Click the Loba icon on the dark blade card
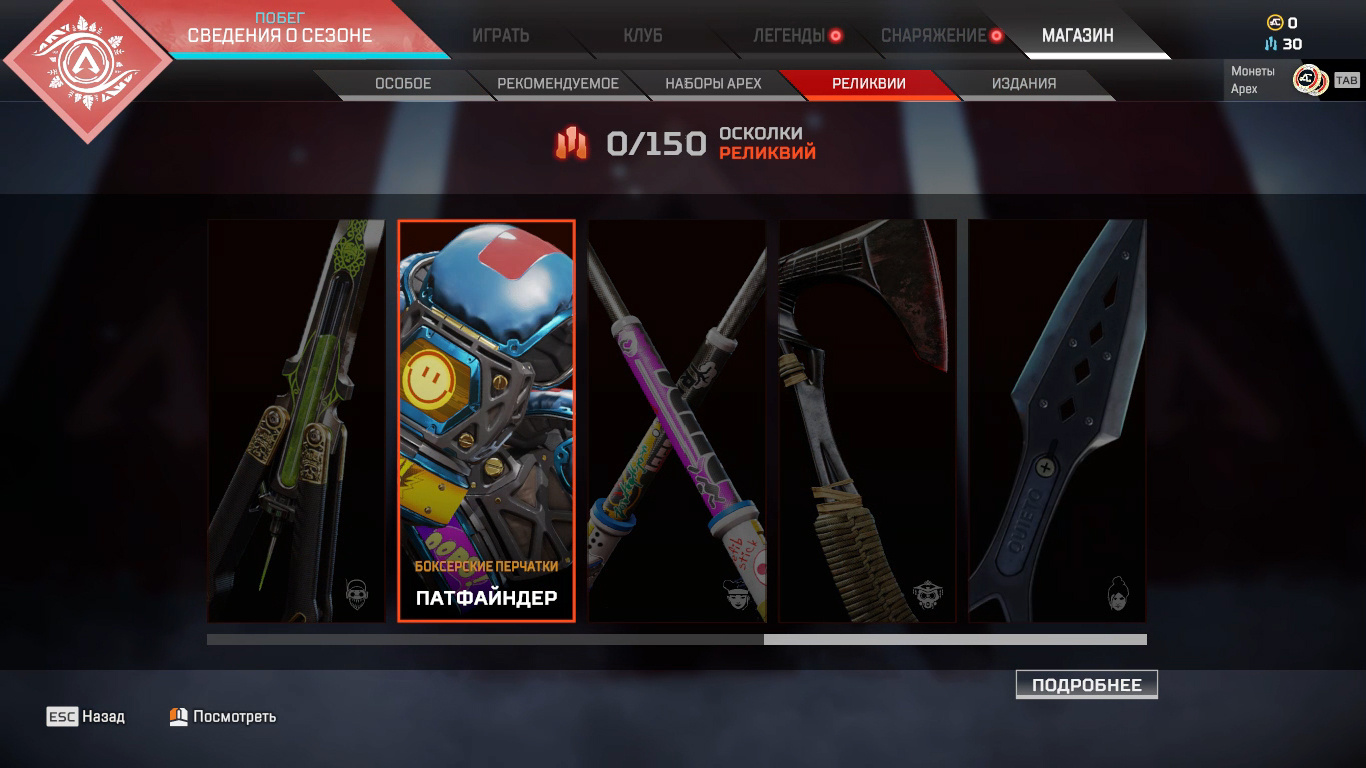This screenshot has width=1366, height=768. point(1117,590)
